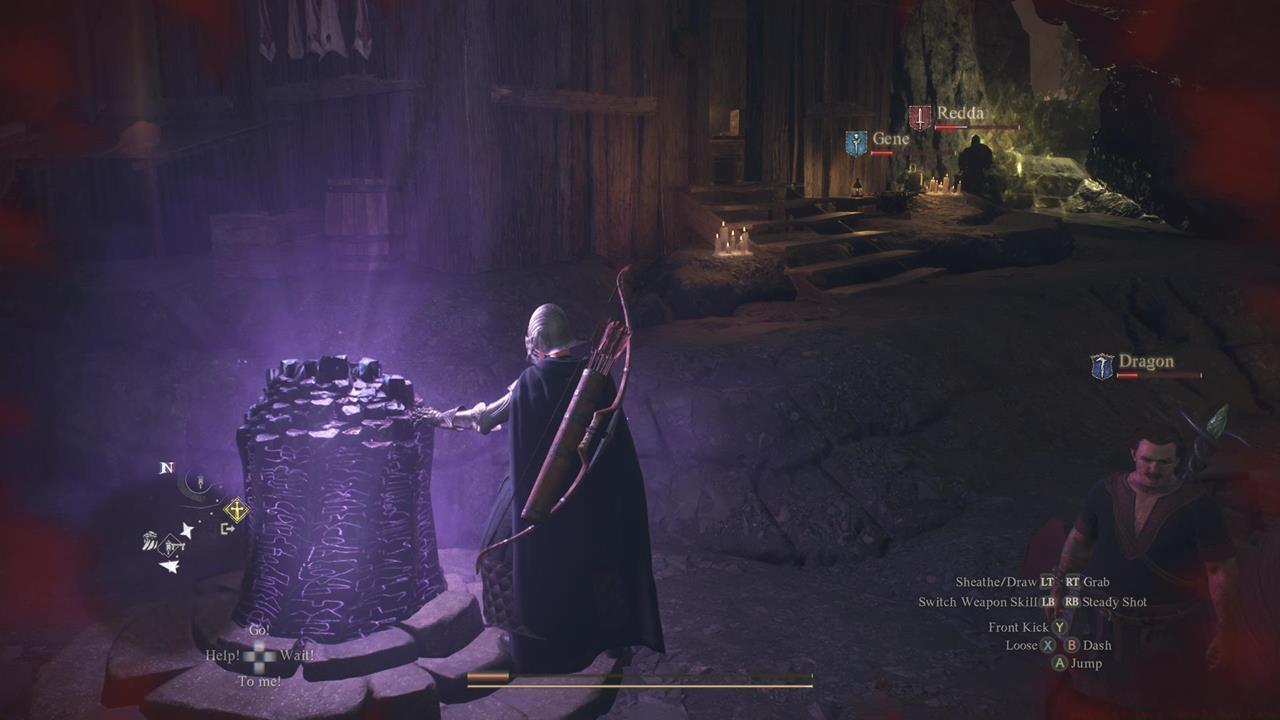Viewport: 1280px width, 720px height.
Task: Click Dragon's blue vocation shield icon
Action: coord(1102,366)
